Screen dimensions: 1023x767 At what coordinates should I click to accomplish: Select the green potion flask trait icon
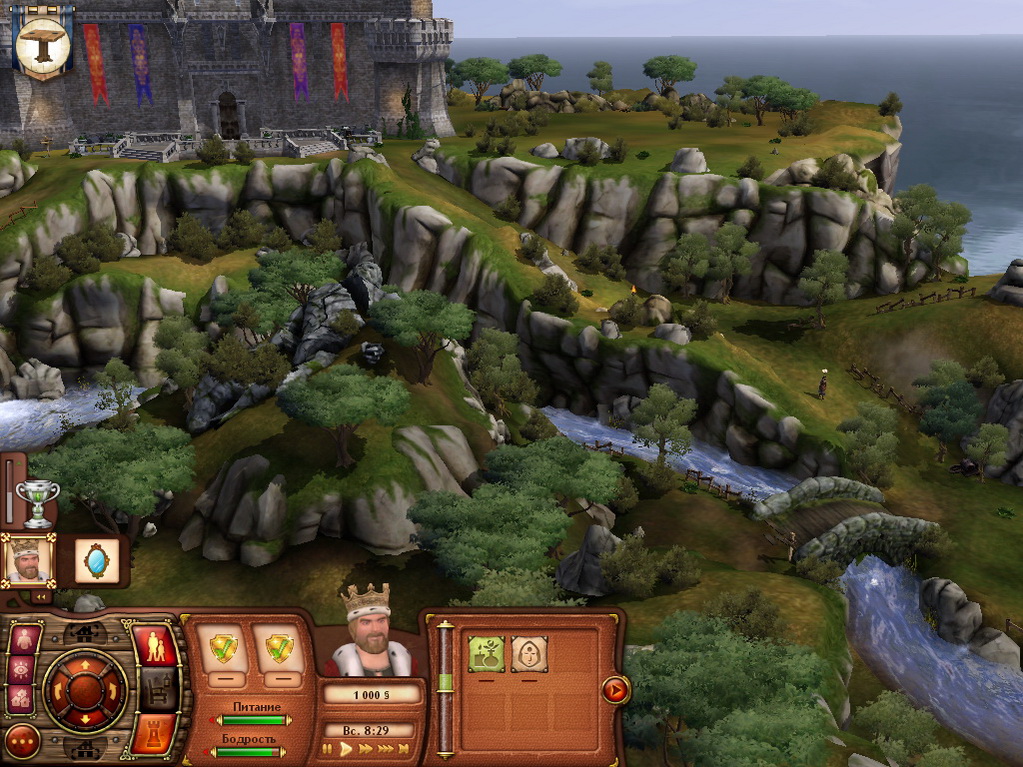[x=486, y=654]
